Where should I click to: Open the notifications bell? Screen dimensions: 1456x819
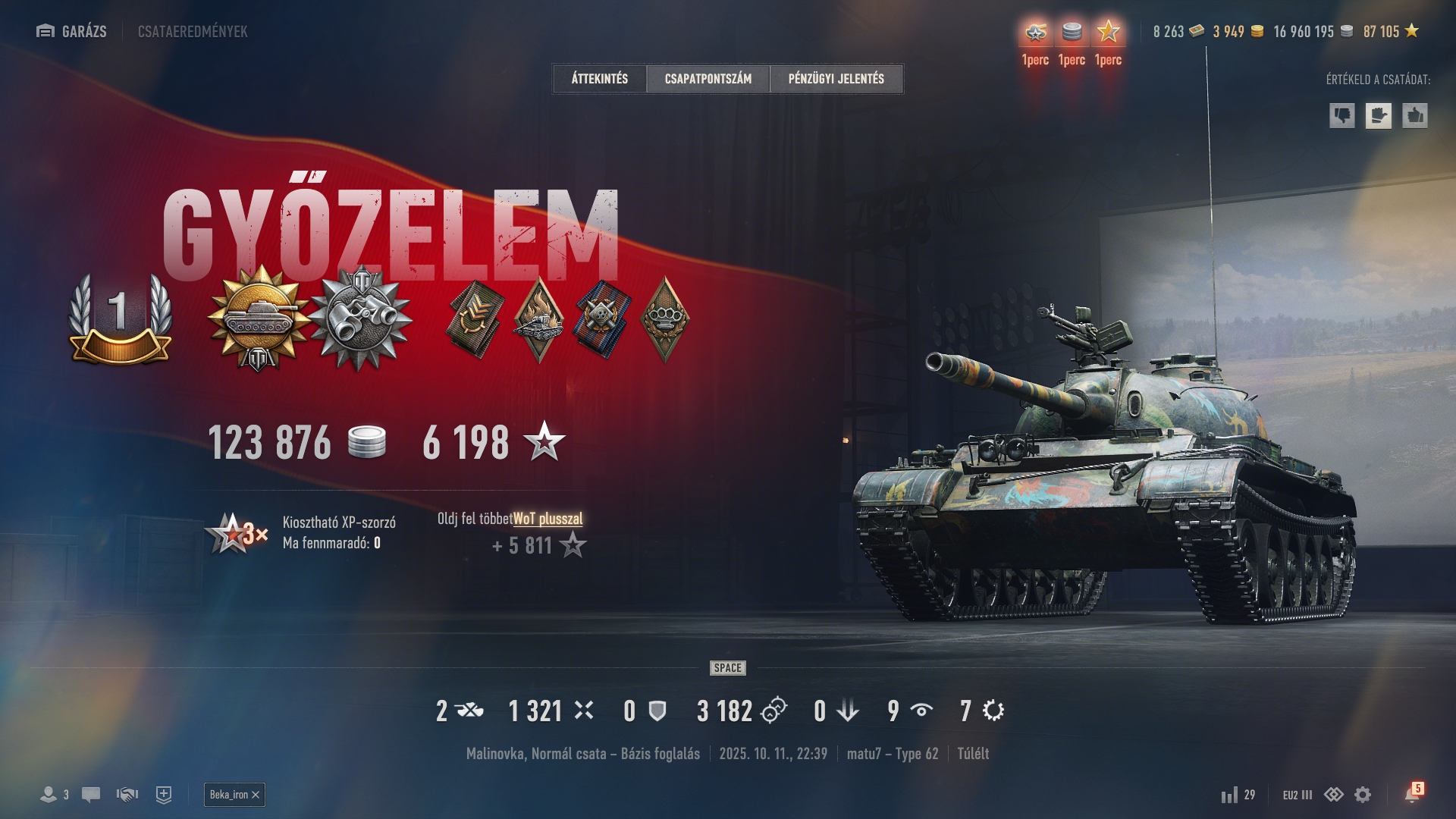coord(1412,794)
